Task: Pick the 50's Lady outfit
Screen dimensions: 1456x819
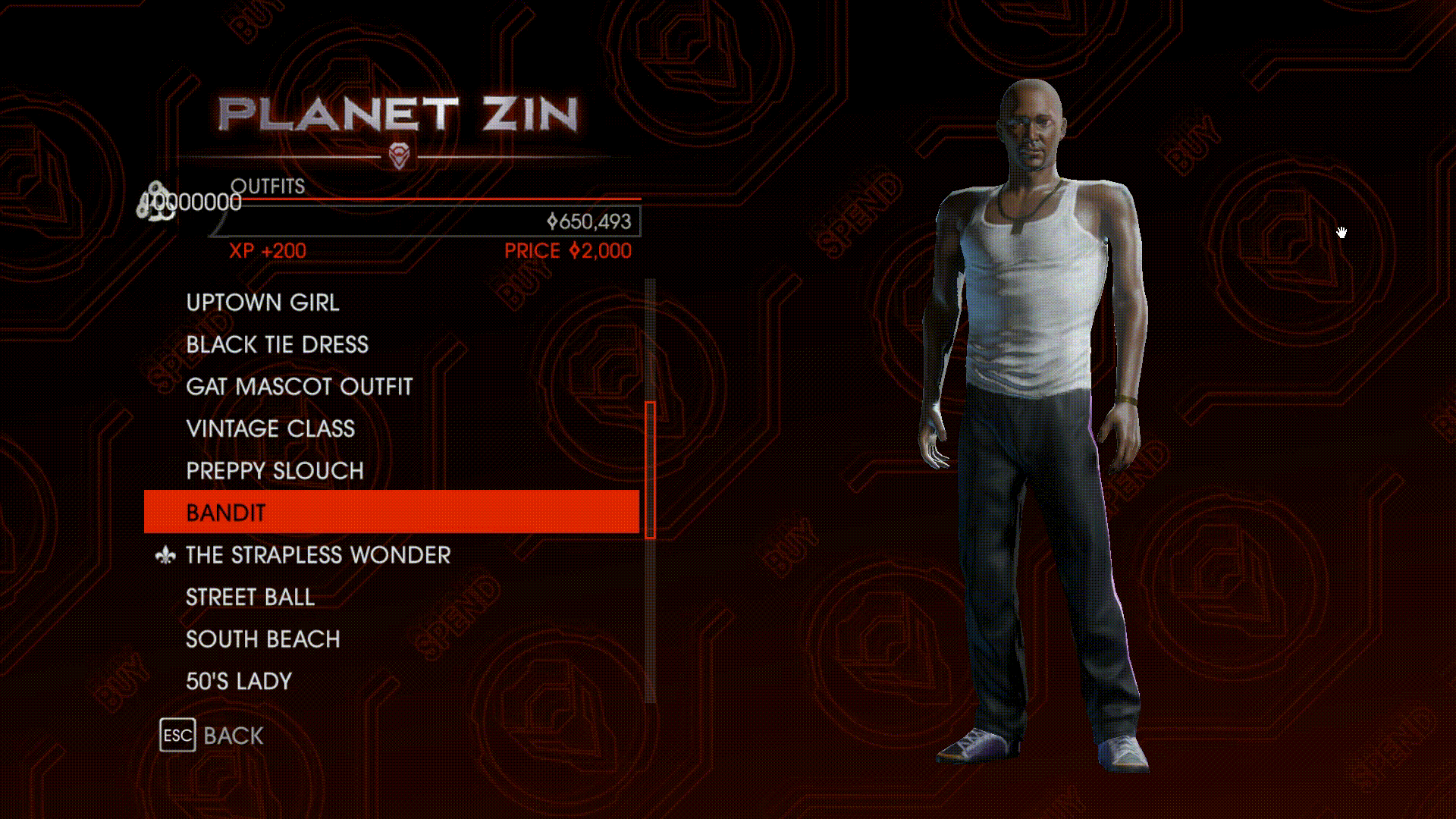Action: click(238, 682)
